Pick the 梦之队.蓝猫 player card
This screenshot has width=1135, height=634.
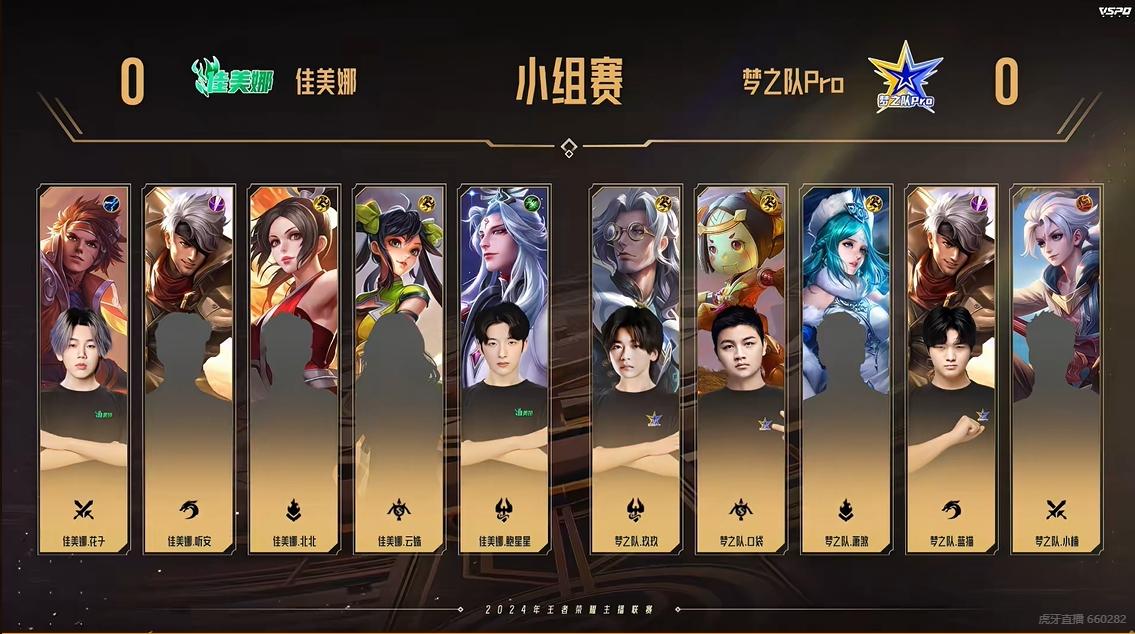[951, 369]
